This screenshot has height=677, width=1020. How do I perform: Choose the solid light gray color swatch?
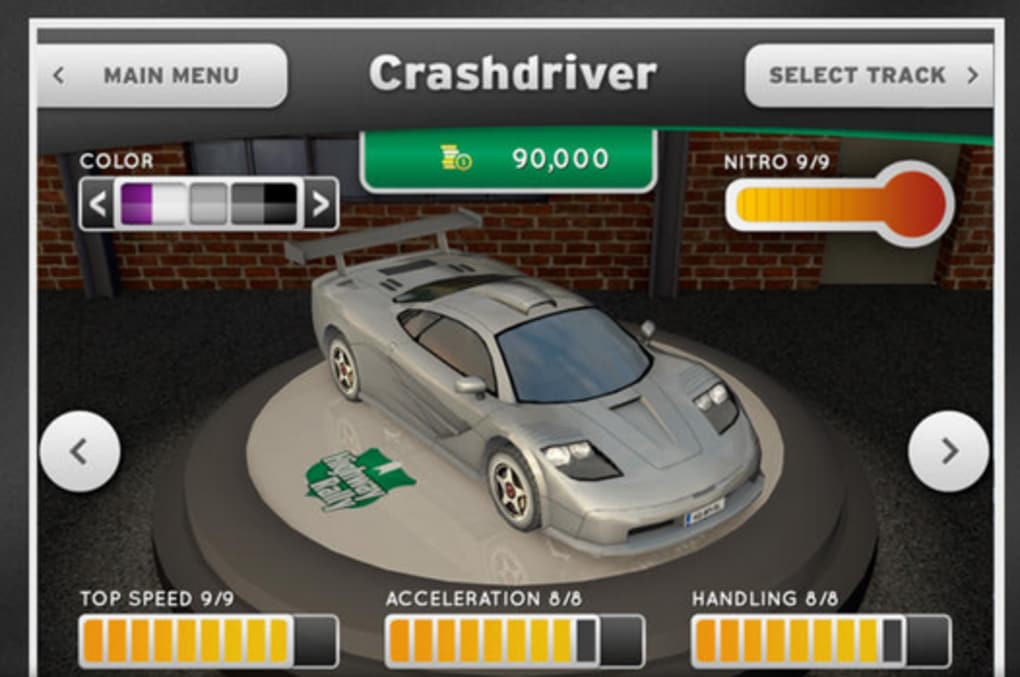click(x=208, y=204)
